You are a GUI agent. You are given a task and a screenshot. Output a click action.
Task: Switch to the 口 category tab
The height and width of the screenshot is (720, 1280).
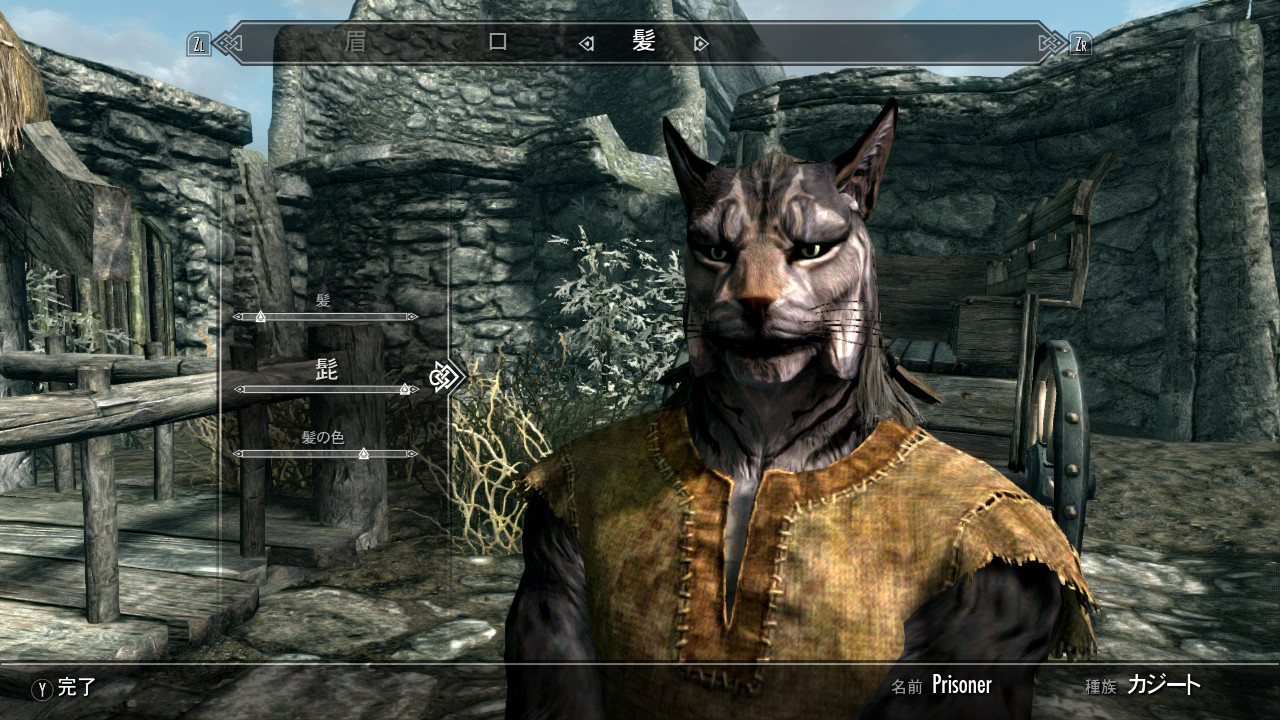click(x=497, y=43)
